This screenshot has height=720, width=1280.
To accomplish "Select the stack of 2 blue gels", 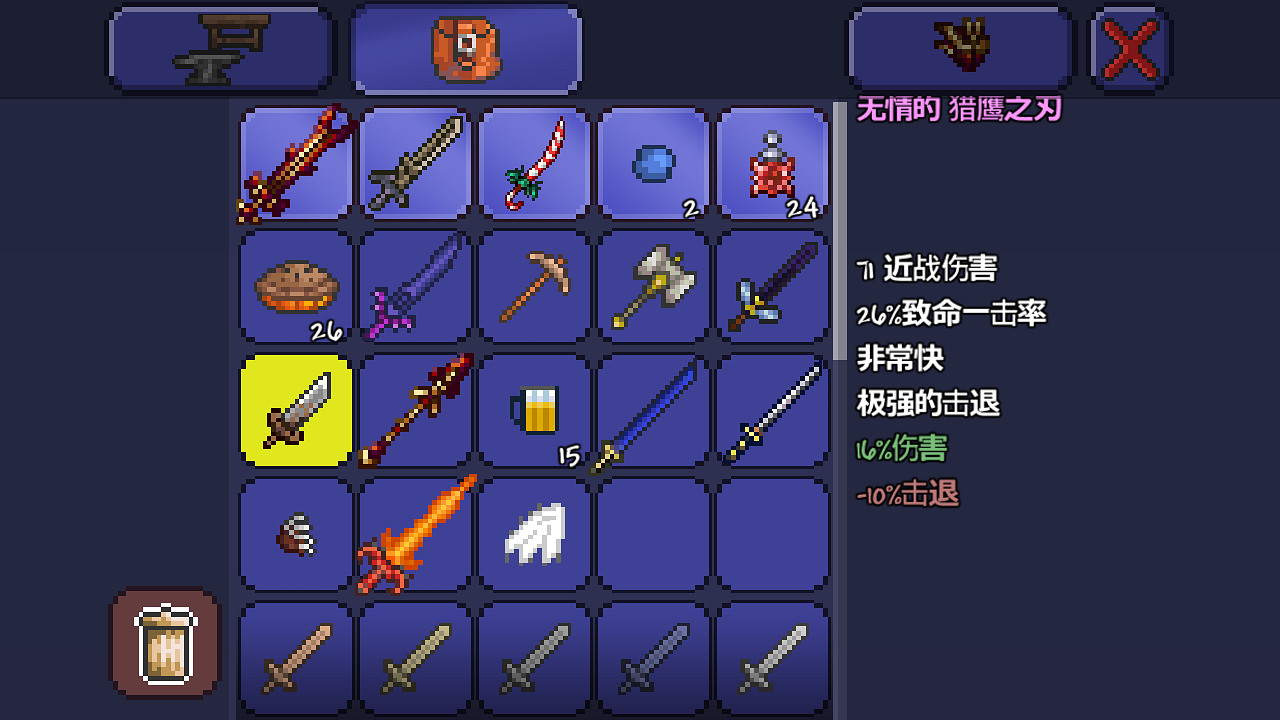I will click(653, 163).
